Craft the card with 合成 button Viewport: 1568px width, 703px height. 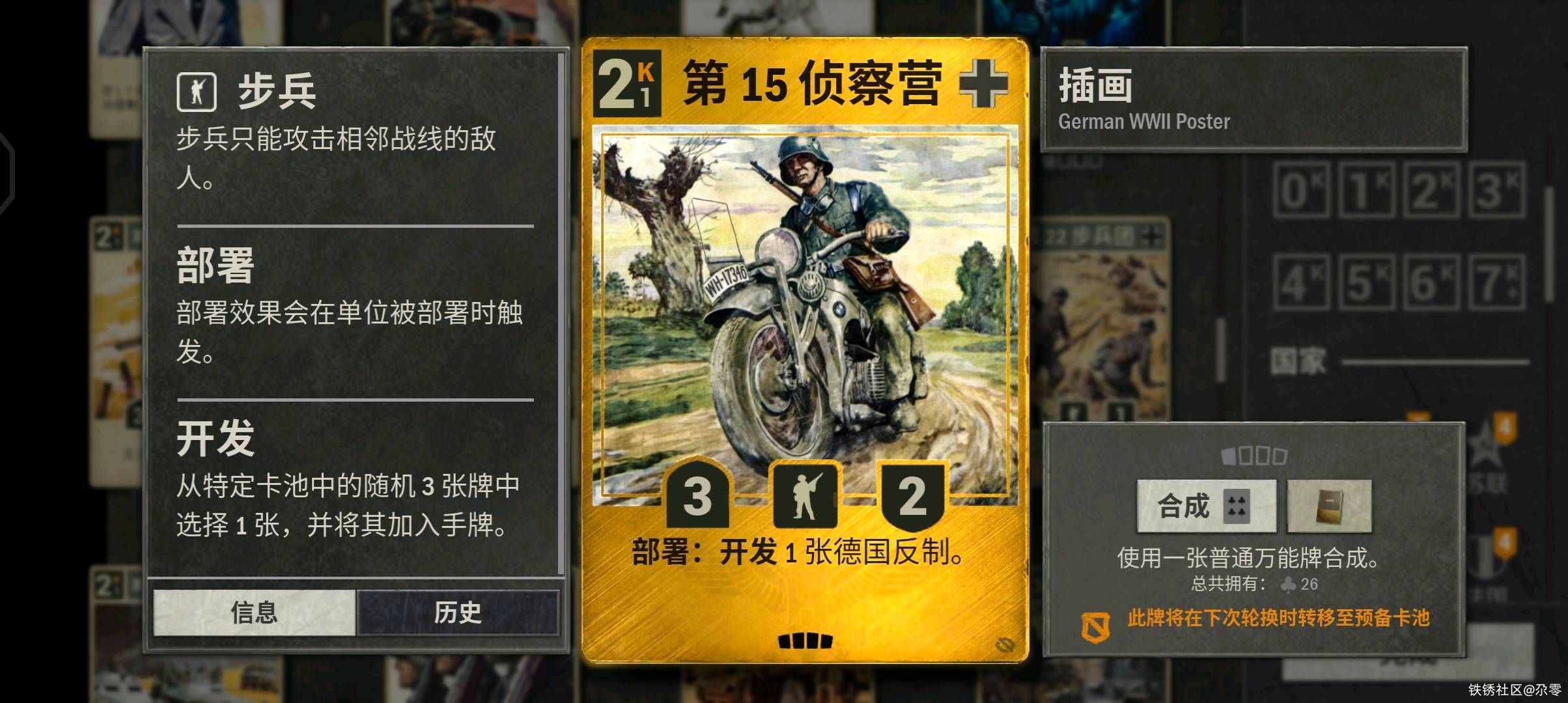coord(1206,506)
